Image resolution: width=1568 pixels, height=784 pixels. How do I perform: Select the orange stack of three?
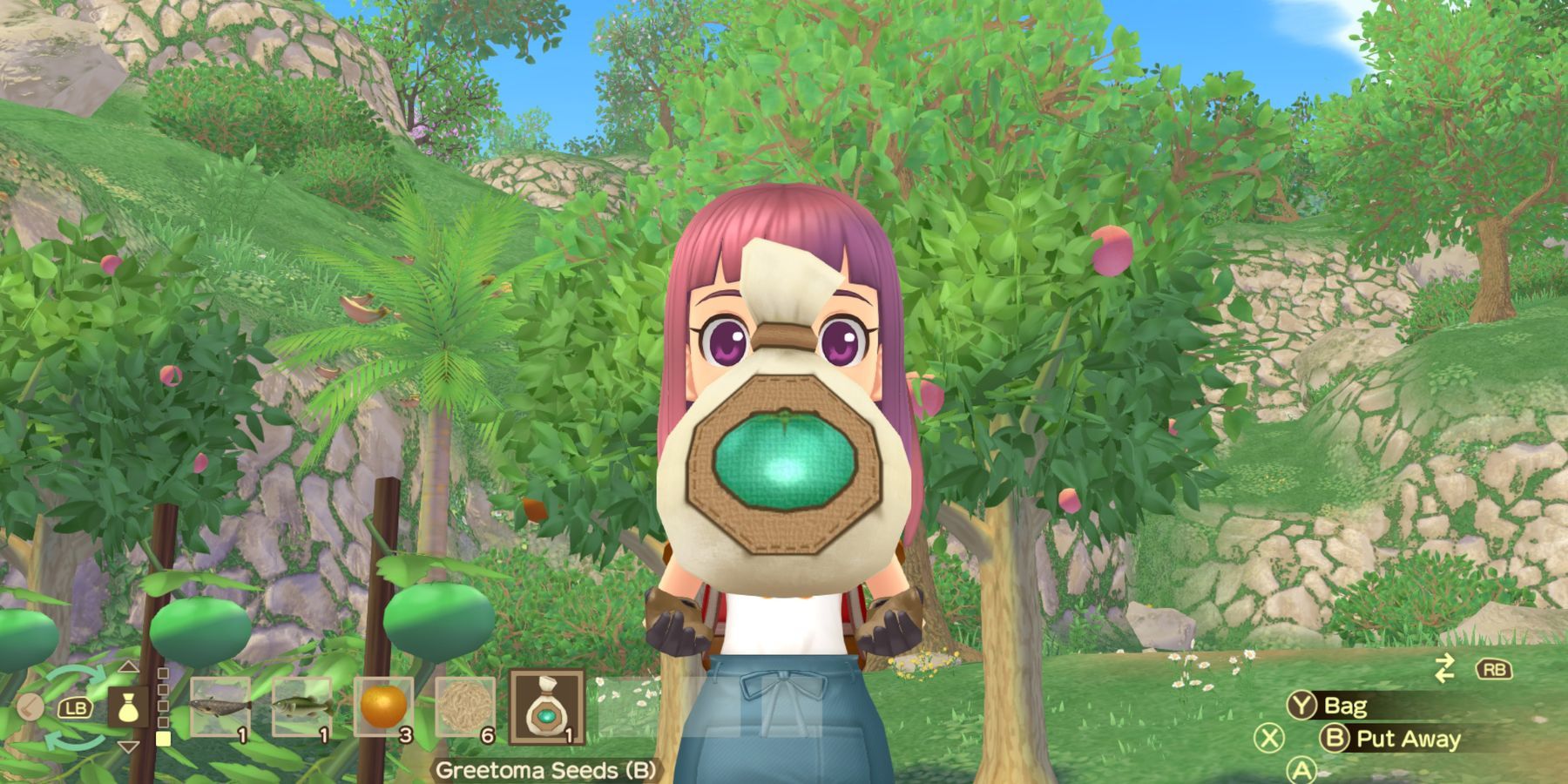click(384, 706)
